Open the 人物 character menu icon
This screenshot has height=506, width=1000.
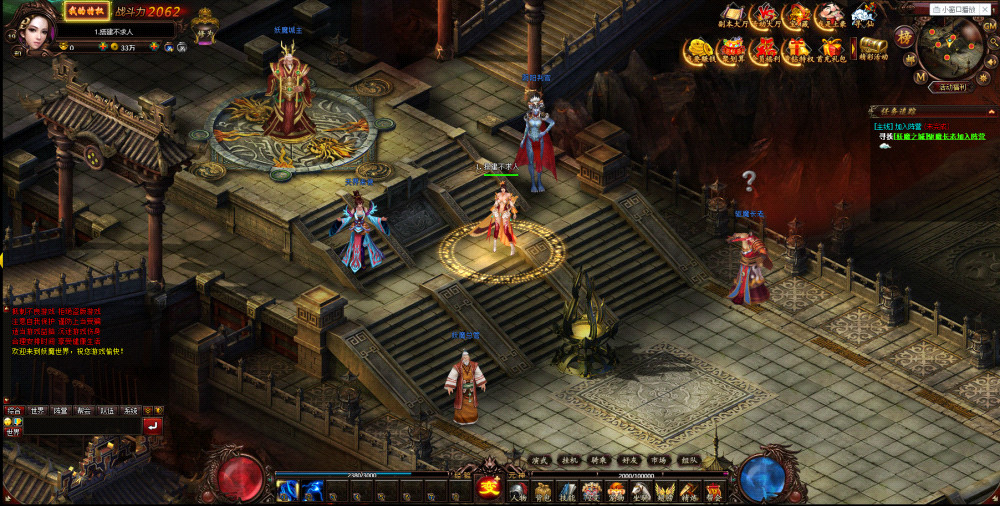click(x=518, y=491)
